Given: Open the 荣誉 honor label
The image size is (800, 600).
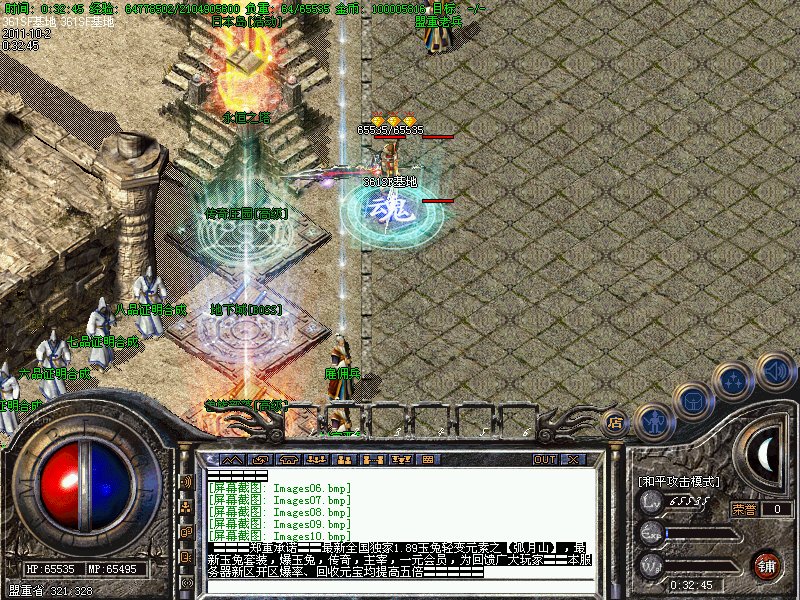Looking at the screenshot, I should pos(744,509).
